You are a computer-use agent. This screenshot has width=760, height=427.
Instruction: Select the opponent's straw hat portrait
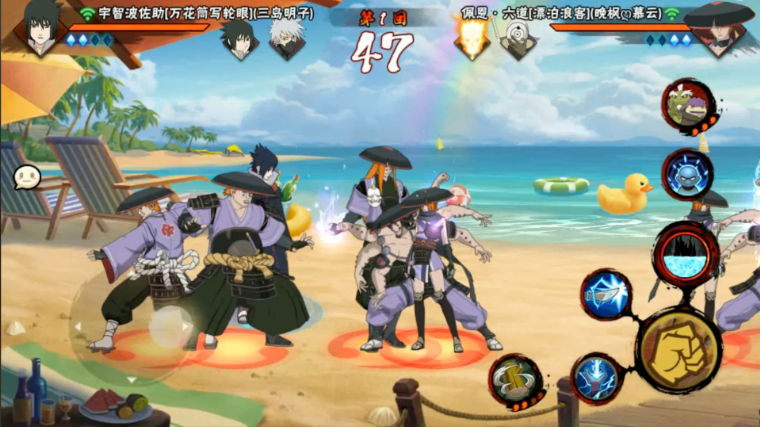[722, 28]
